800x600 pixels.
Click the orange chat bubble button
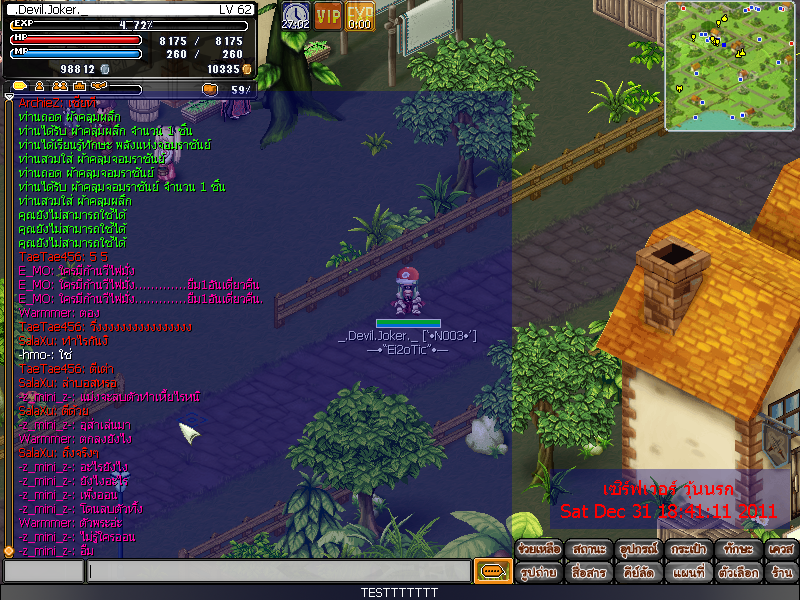pyautogui.click(x=490, y=572)
